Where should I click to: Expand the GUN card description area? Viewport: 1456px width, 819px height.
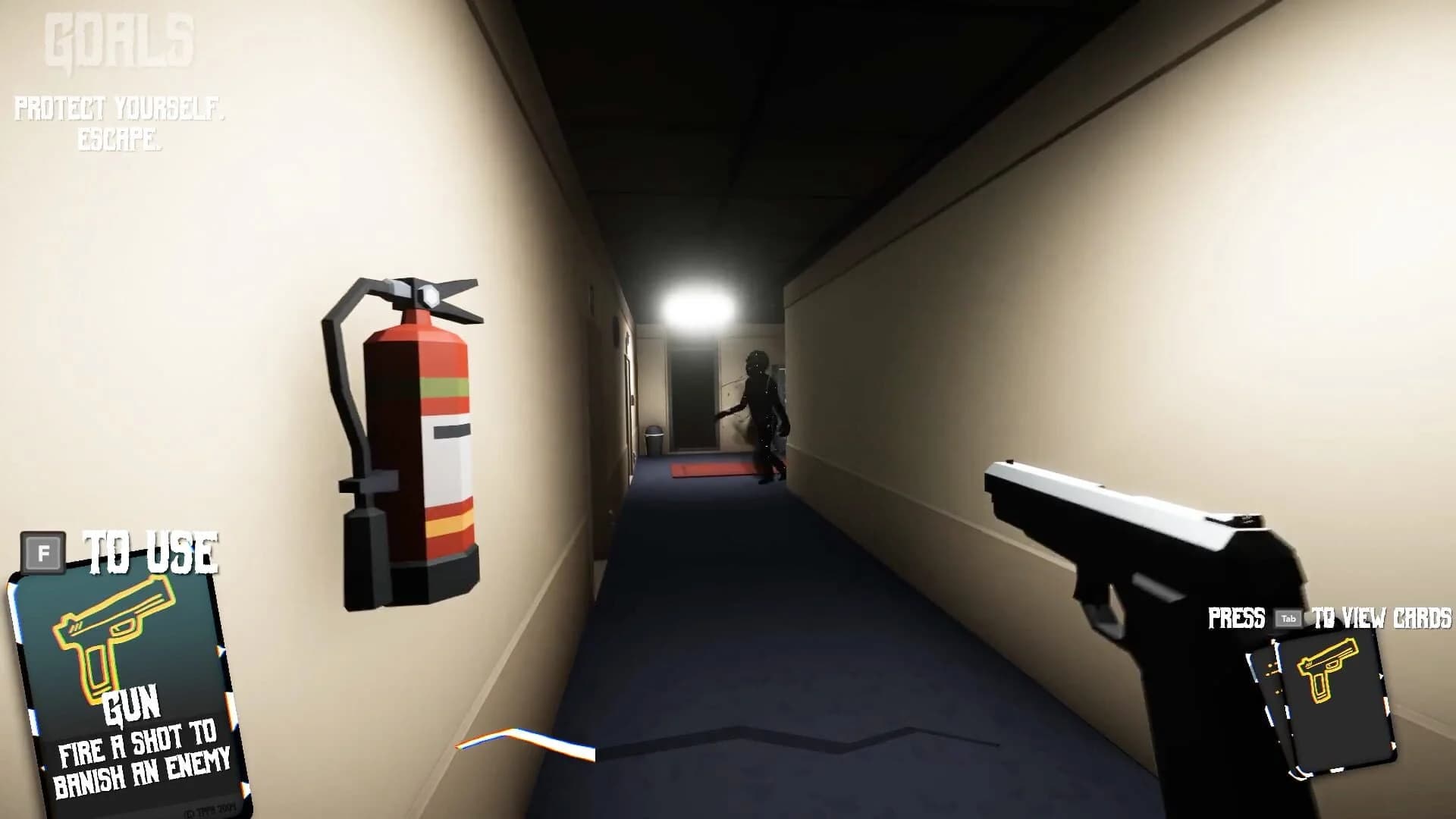[140, 758]
